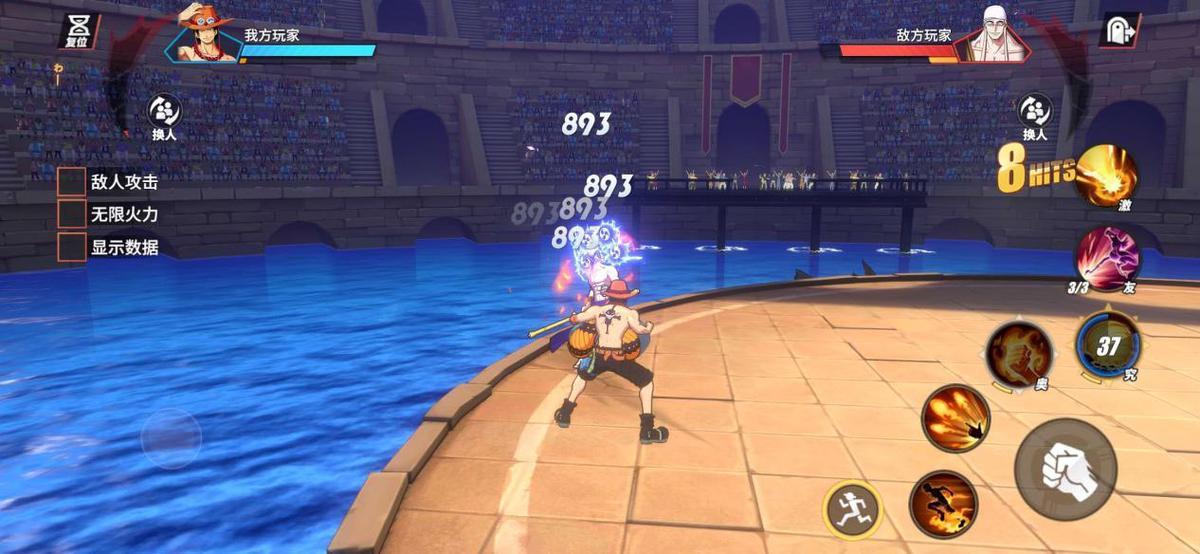
Task: Tap the 复位 reset button
Action: coord(77,31)
